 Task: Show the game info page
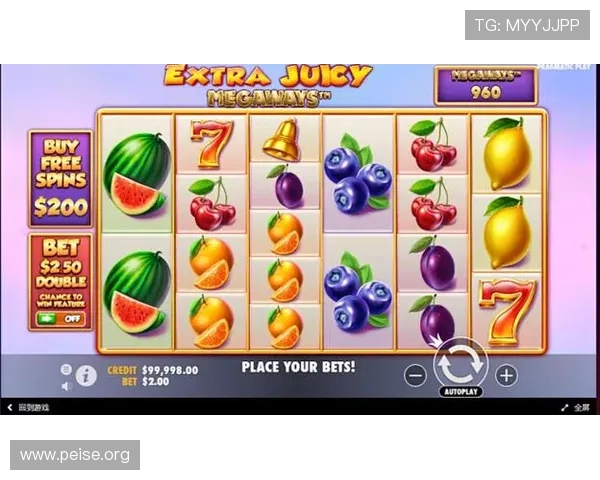[x=87, y=376]
